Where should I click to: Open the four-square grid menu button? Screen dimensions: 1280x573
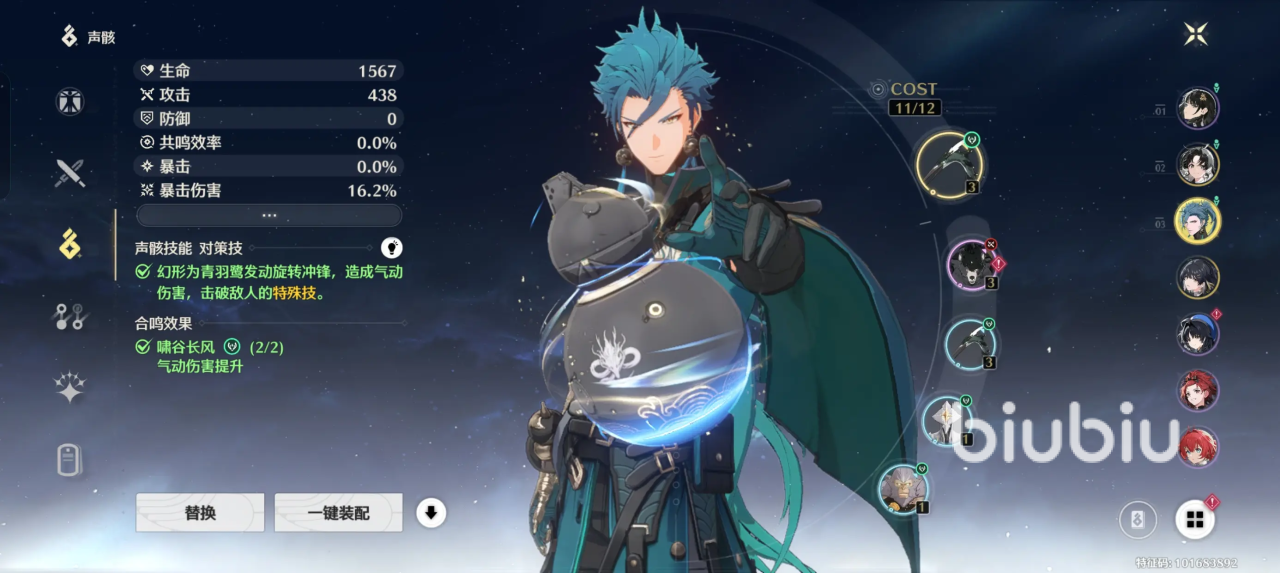click(x=1194, y=519)
